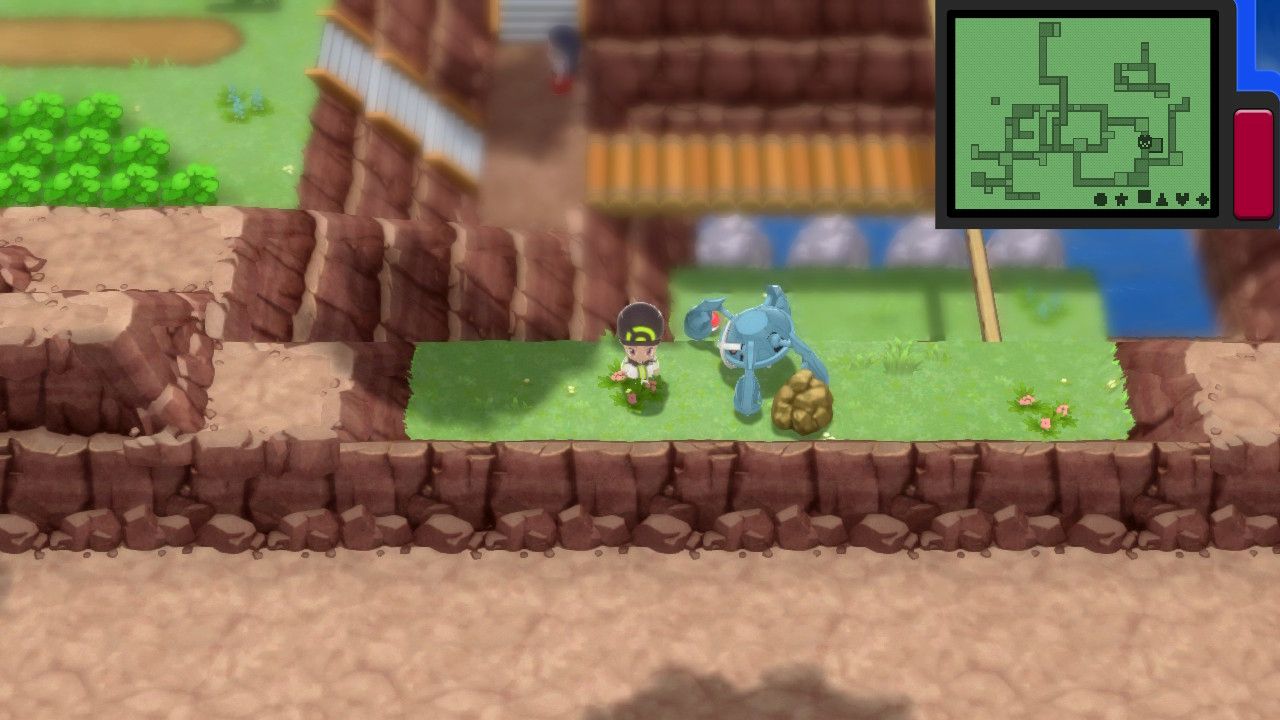Select the triangle marker icon on the map
The image size is (1280, 720).
click(1162, 200)
